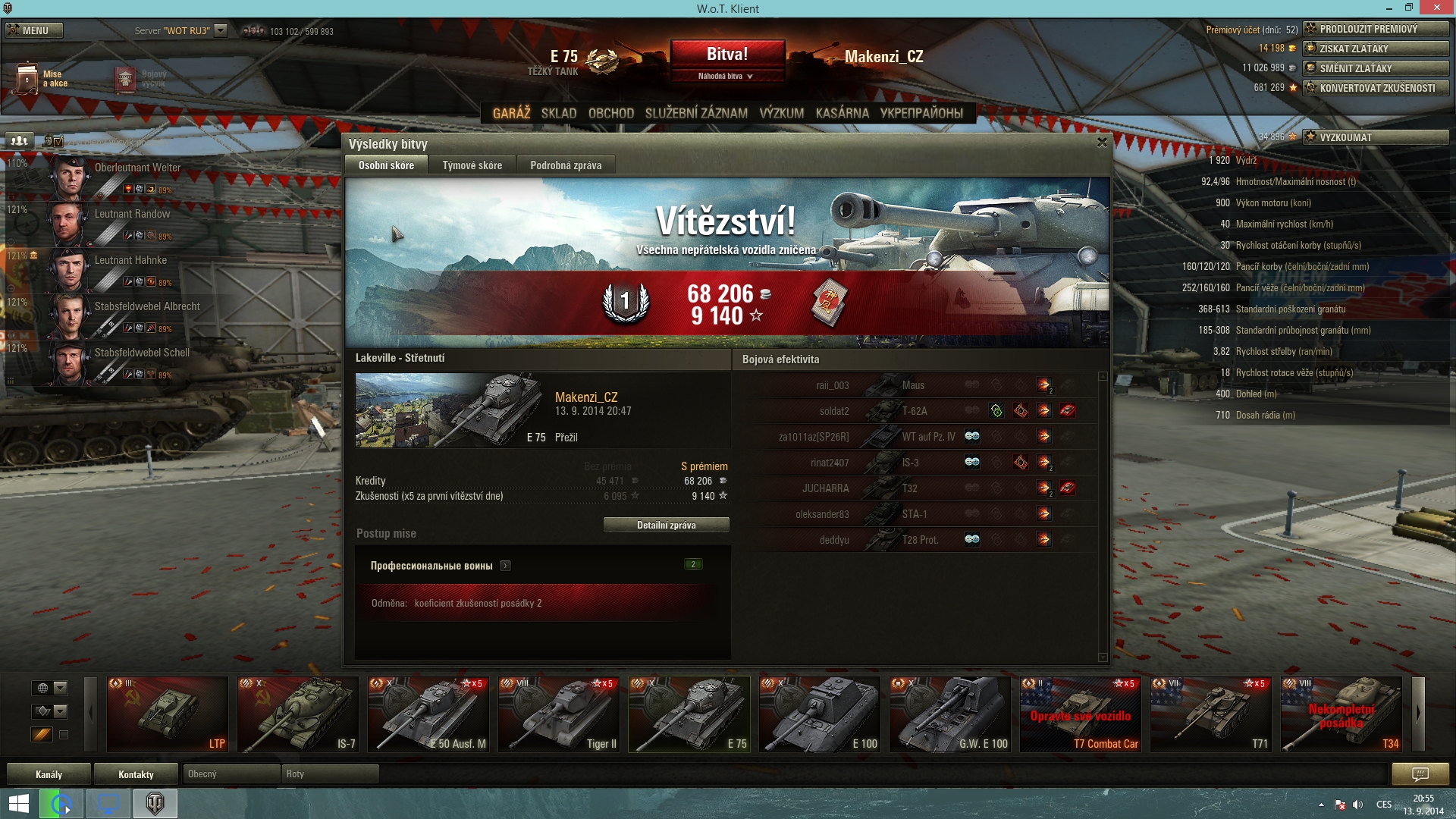Switch to the Týmové skóre tab
Image resolution: width=1456 pixels, height=819 pixels.
point(472,165)
